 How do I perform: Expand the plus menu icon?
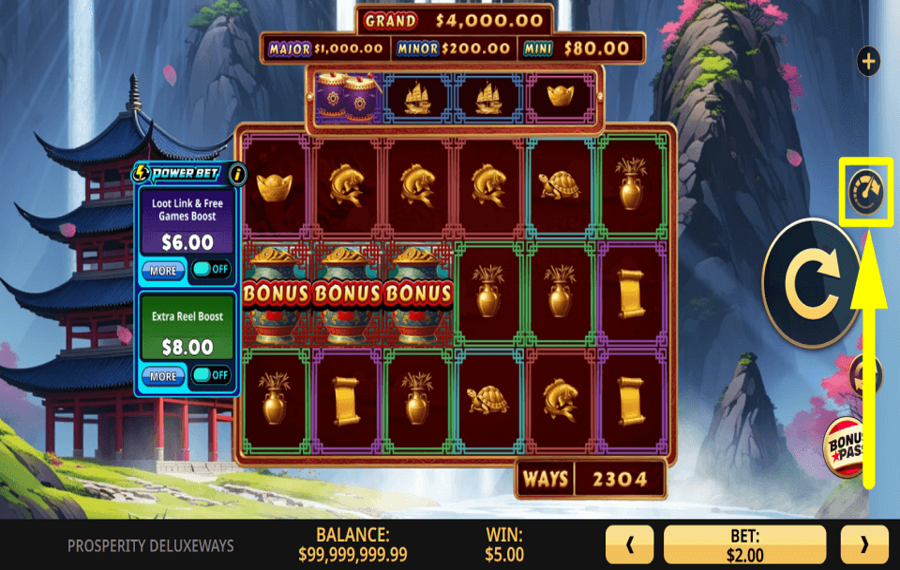[x=868, y=61]
